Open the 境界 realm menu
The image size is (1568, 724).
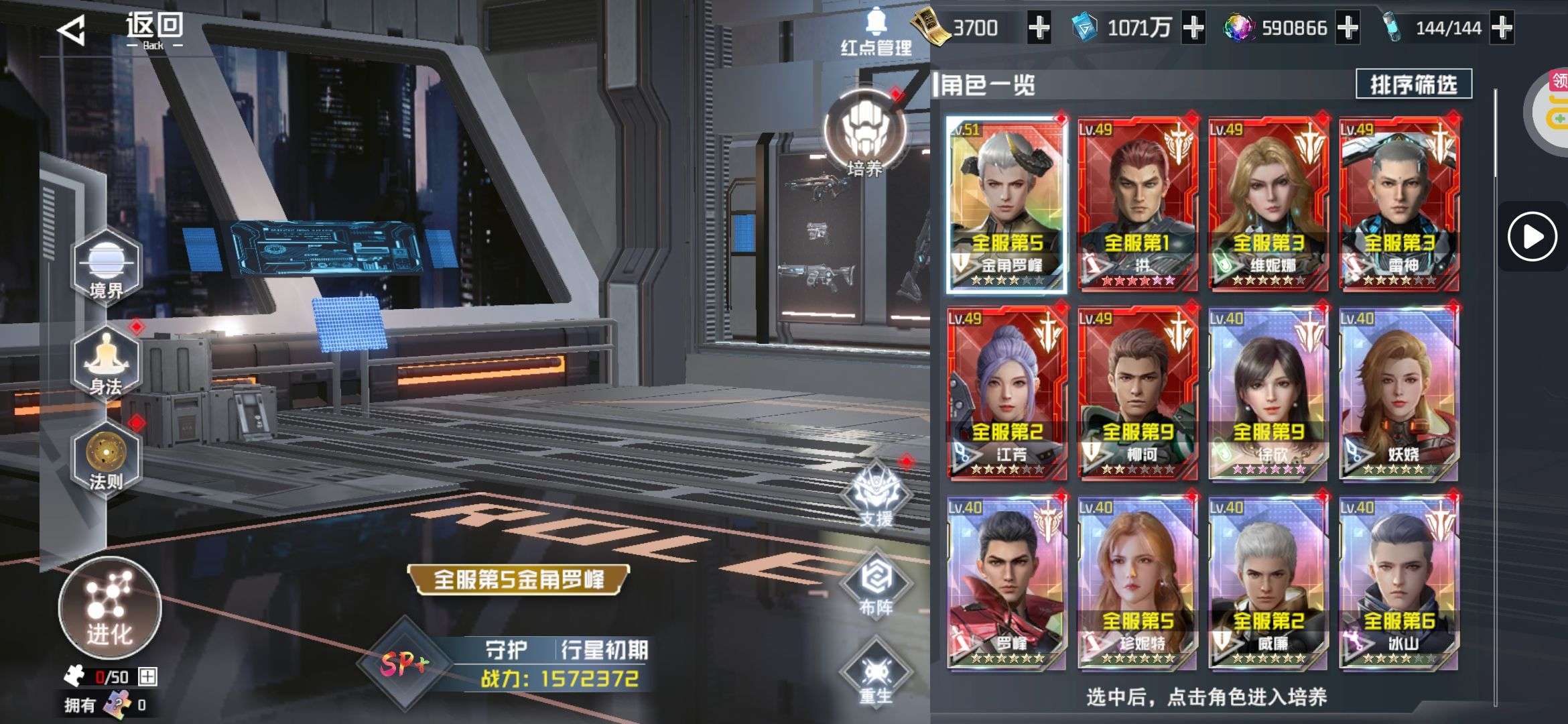pyautogui.click(x=107, y=267)
